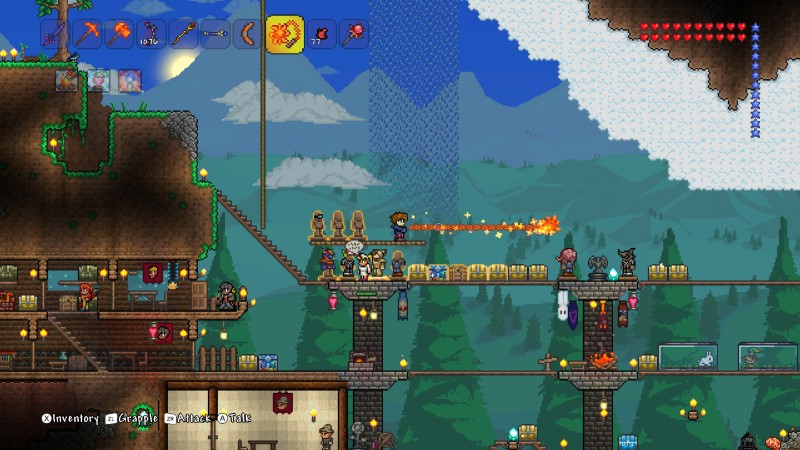800x450 pixels.
Task: Equip the bow in the hotbar
Action: point(151,36)
